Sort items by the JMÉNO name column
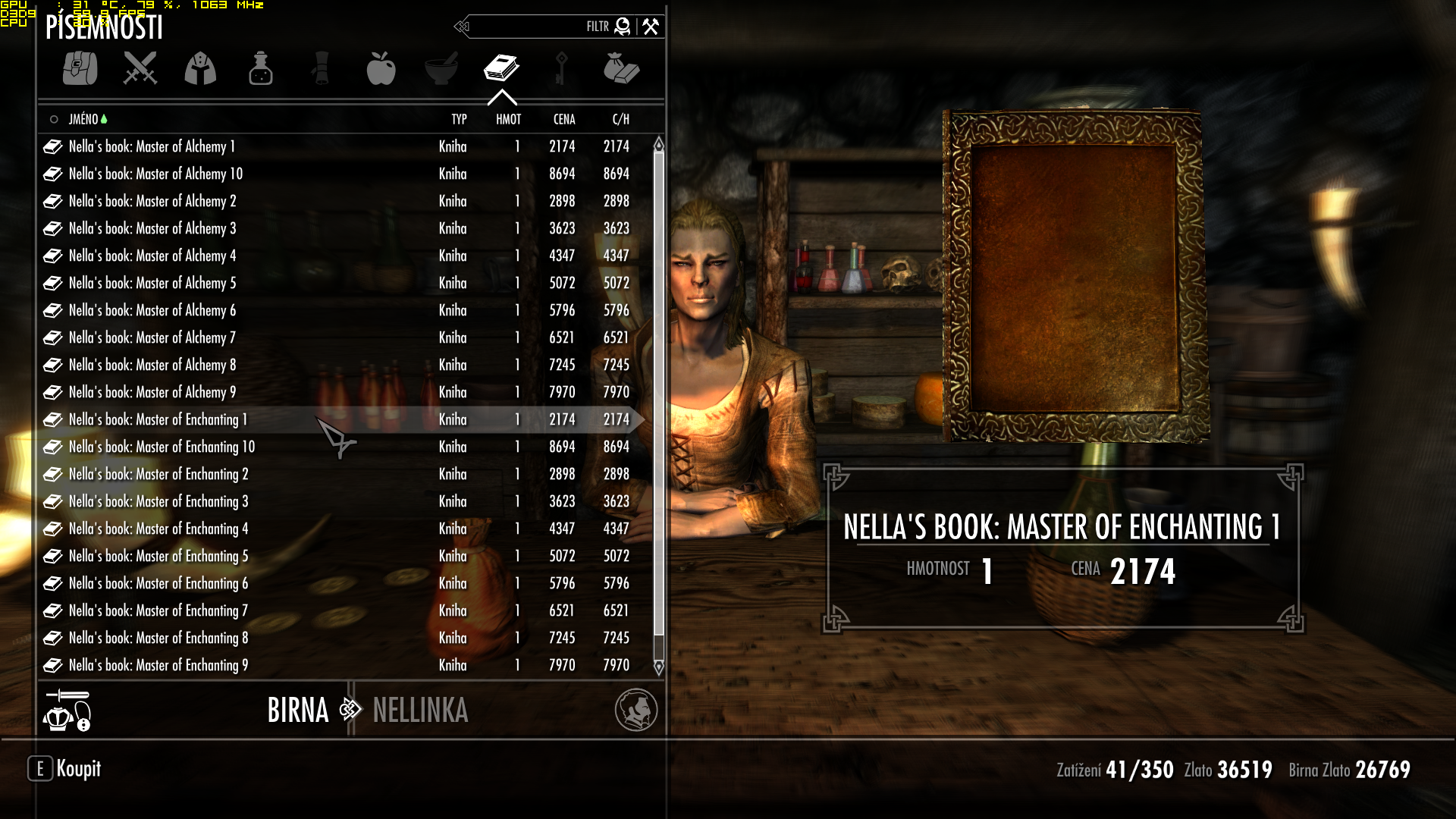Screen dimensions: 1456x819 tap(83, 119)
